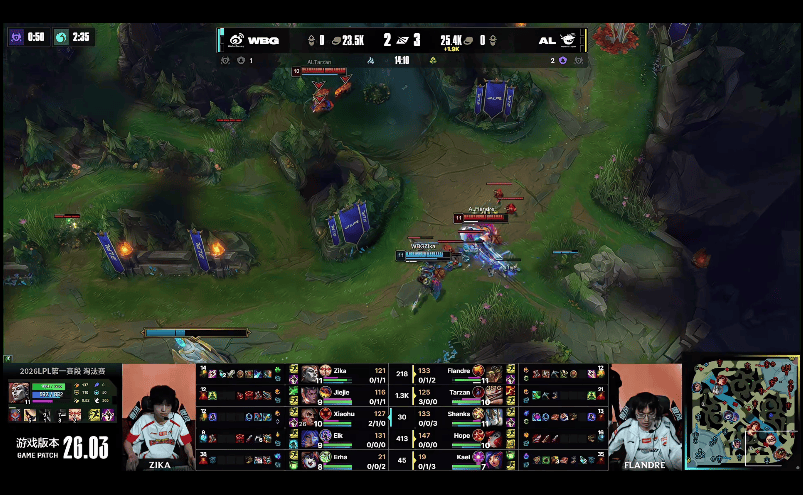The height and width of the screenshot is (495, 803).
Task: Click Hope's scoreboard row
Action: 463,437
